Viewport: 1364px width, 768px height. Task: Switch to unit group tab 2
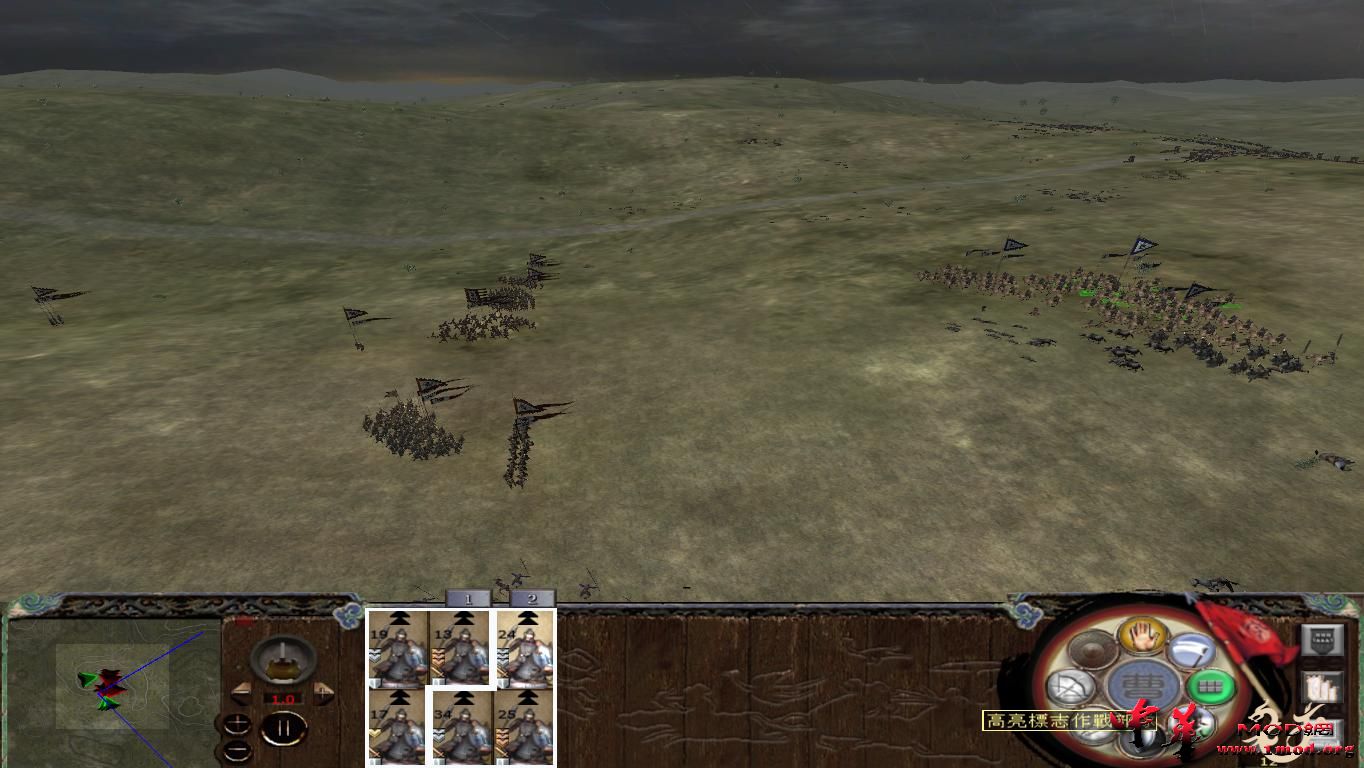pos(531,598)
